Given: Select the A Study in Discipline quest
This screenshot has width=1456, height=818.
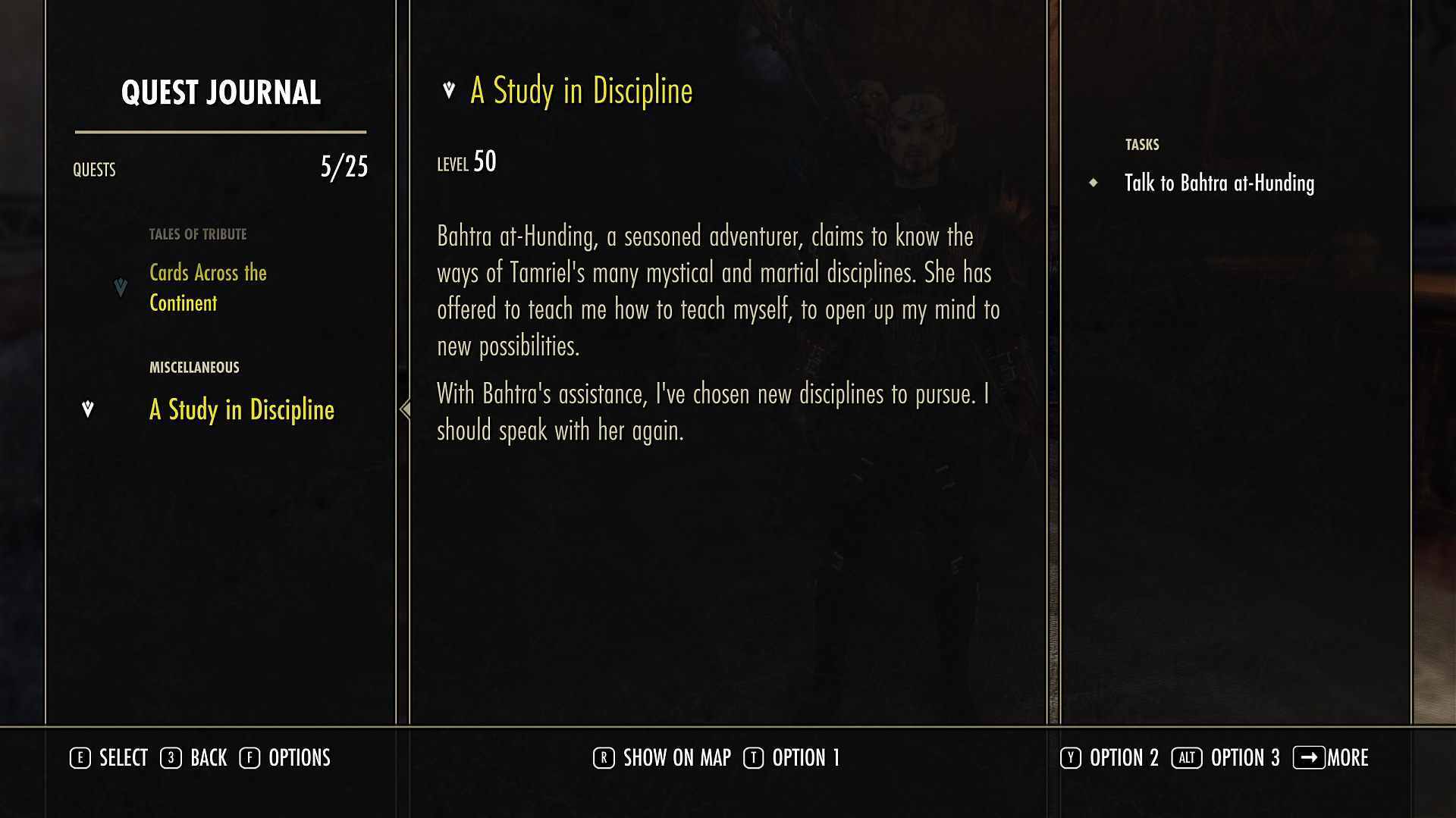Looking at the screenshot, I should (x=241, y=411).
